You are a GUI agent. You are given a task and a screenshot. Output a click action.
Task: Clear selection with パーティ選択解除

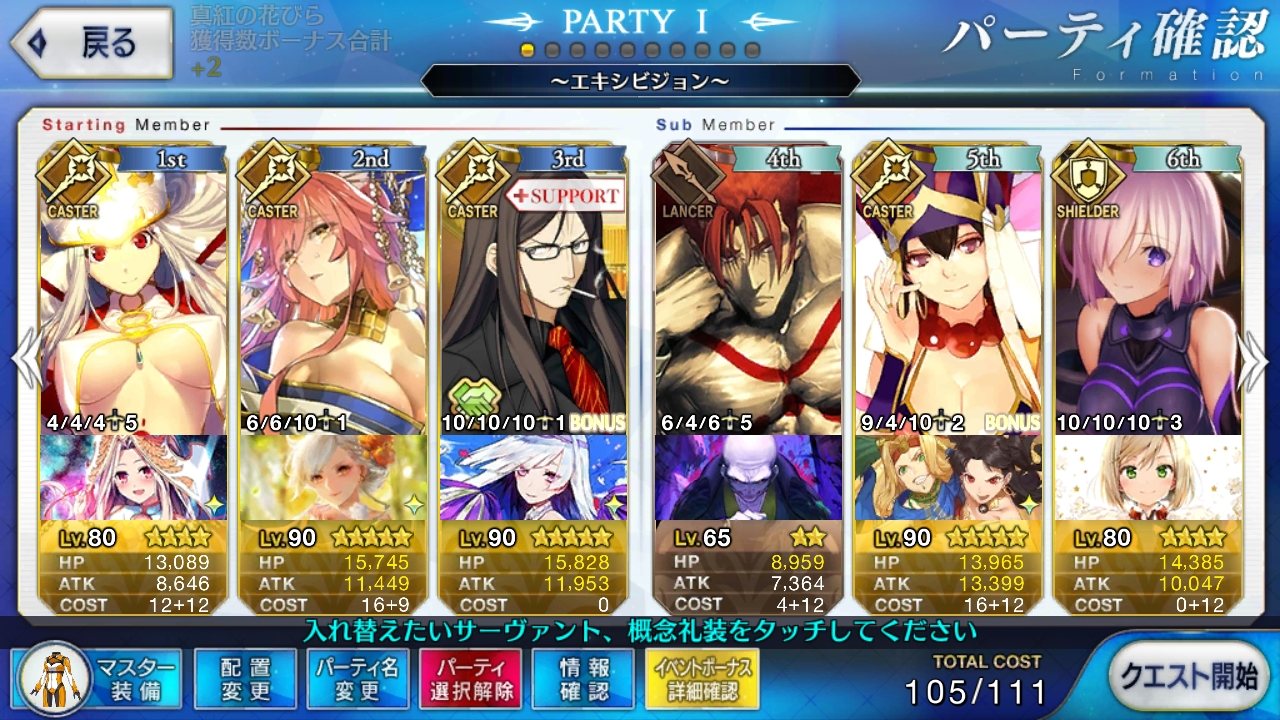coord(470,679)
